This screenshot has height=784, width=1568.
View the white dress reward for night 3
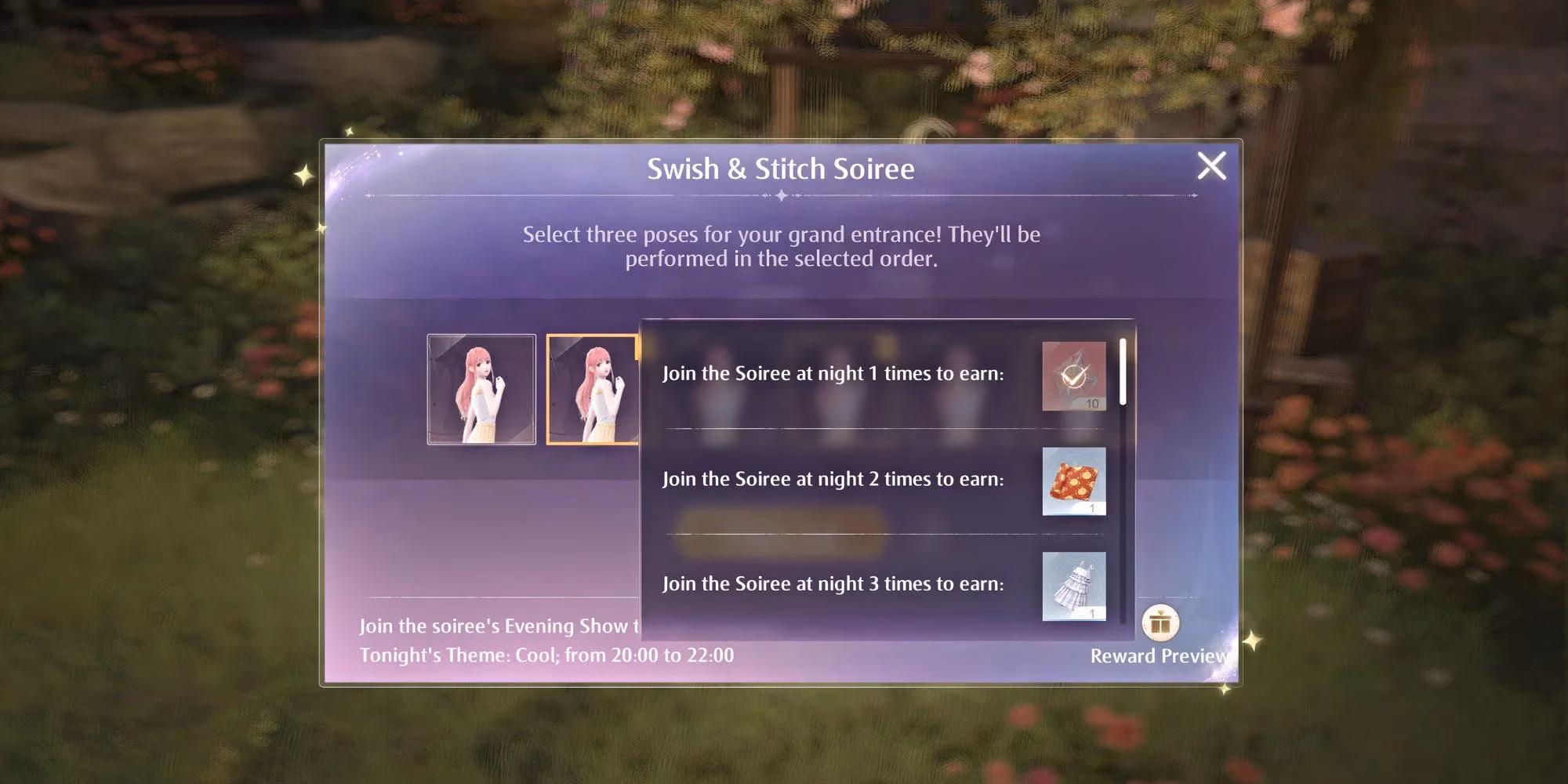click(x=1073, y=586)
